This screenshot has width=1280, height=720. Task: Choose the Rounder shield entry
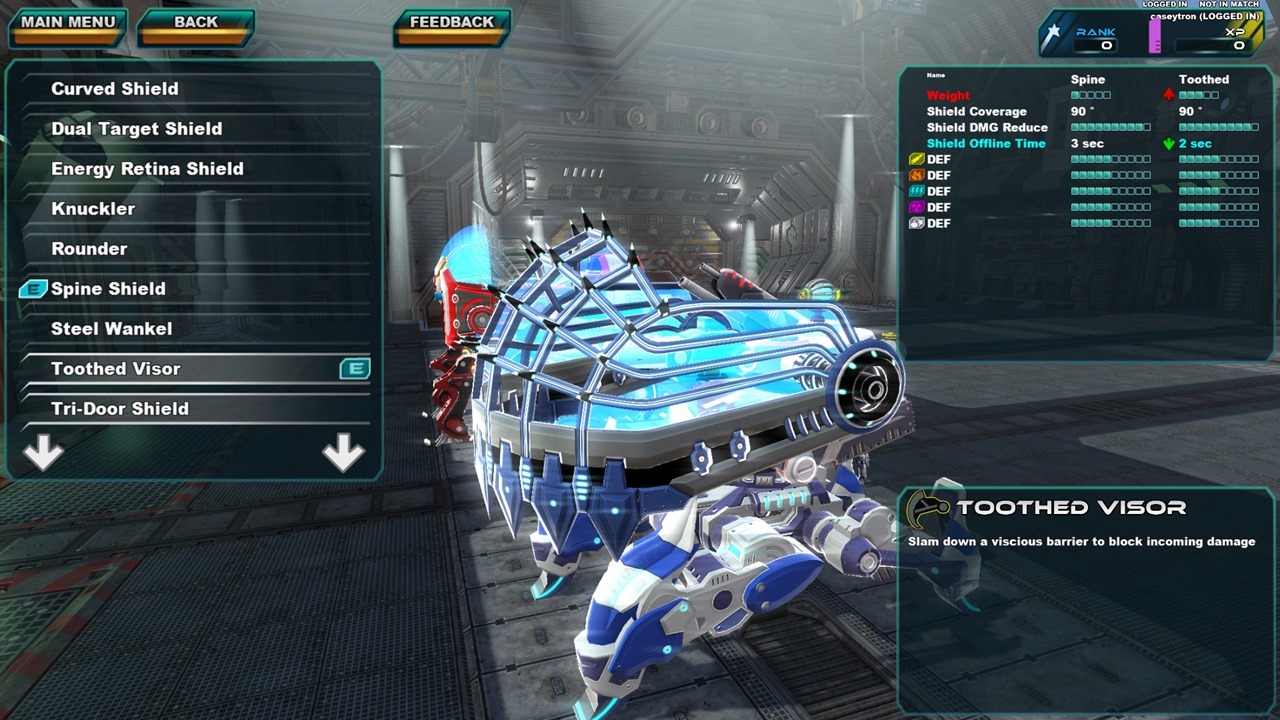click(89, 249)
